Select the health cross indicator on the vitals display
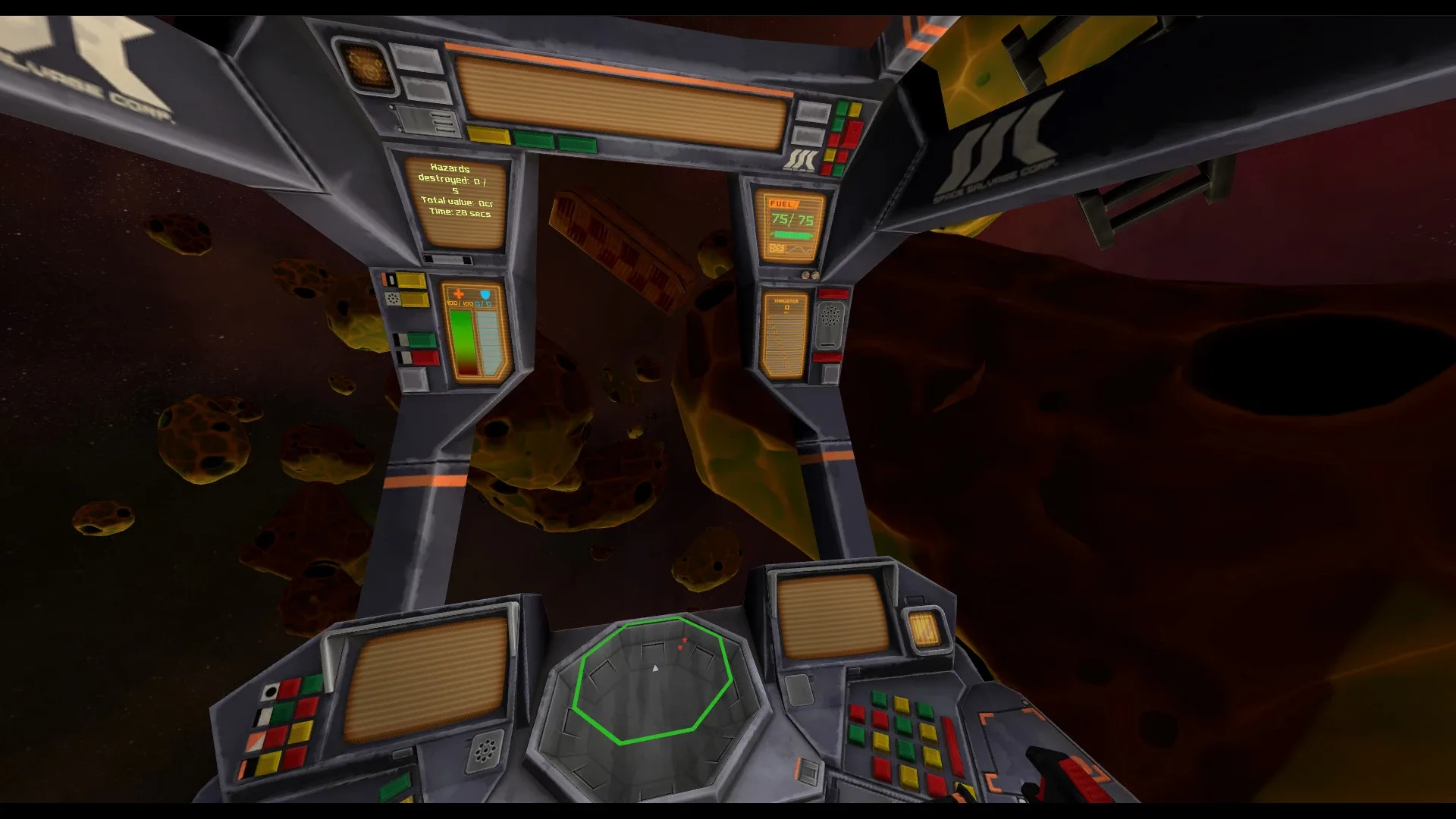Image resolution: width=1456 pixels, height=819 pixels. click(x=459, y=293)
